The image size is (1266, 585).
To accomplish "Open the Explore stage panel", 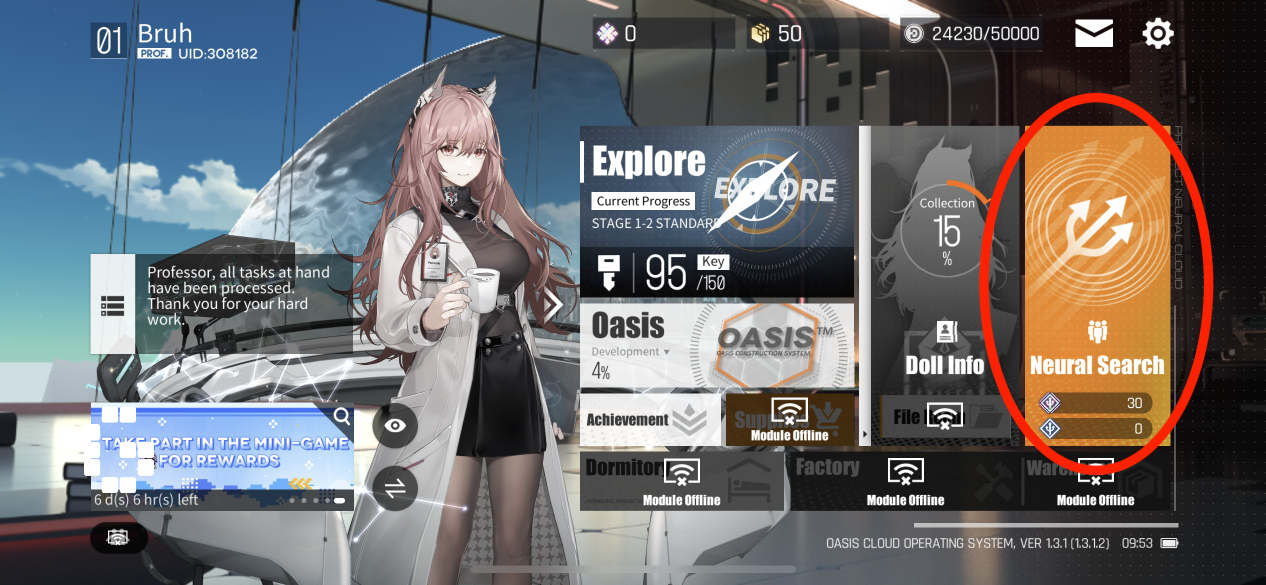I will pyautogui.click(x=717, y=212).
